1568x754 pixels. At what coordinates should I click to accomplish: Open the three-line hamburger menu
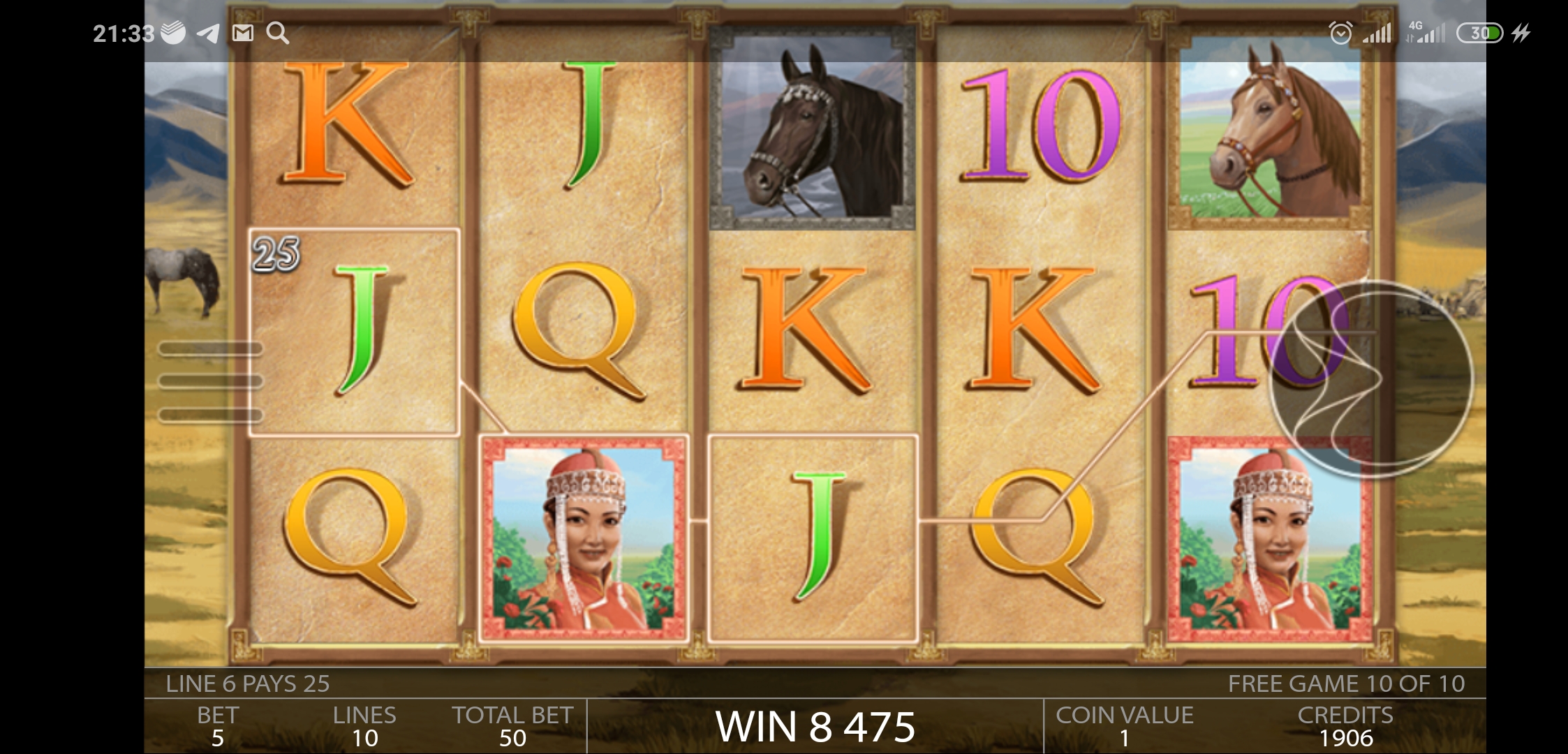tap(210, 381)
